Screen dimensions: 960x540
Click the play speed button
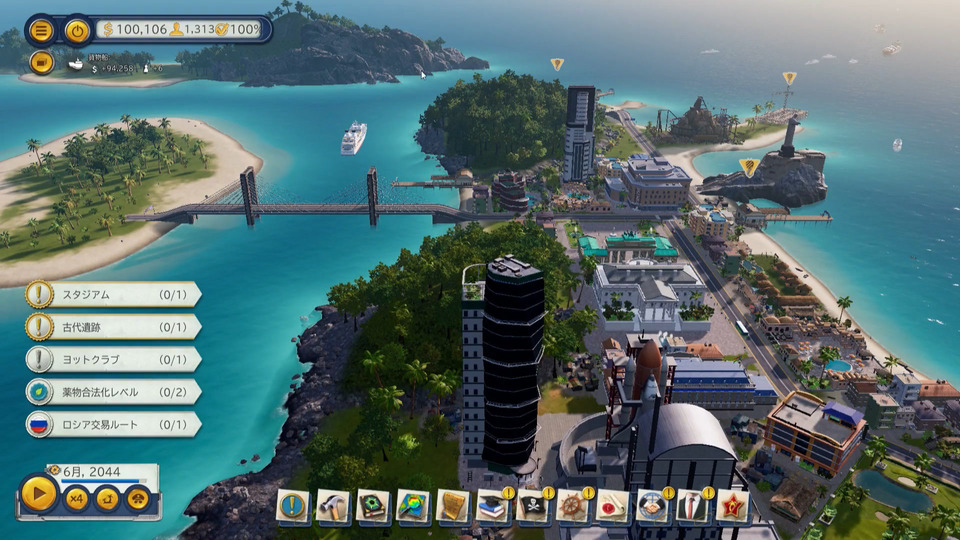[x=39, y=494]
